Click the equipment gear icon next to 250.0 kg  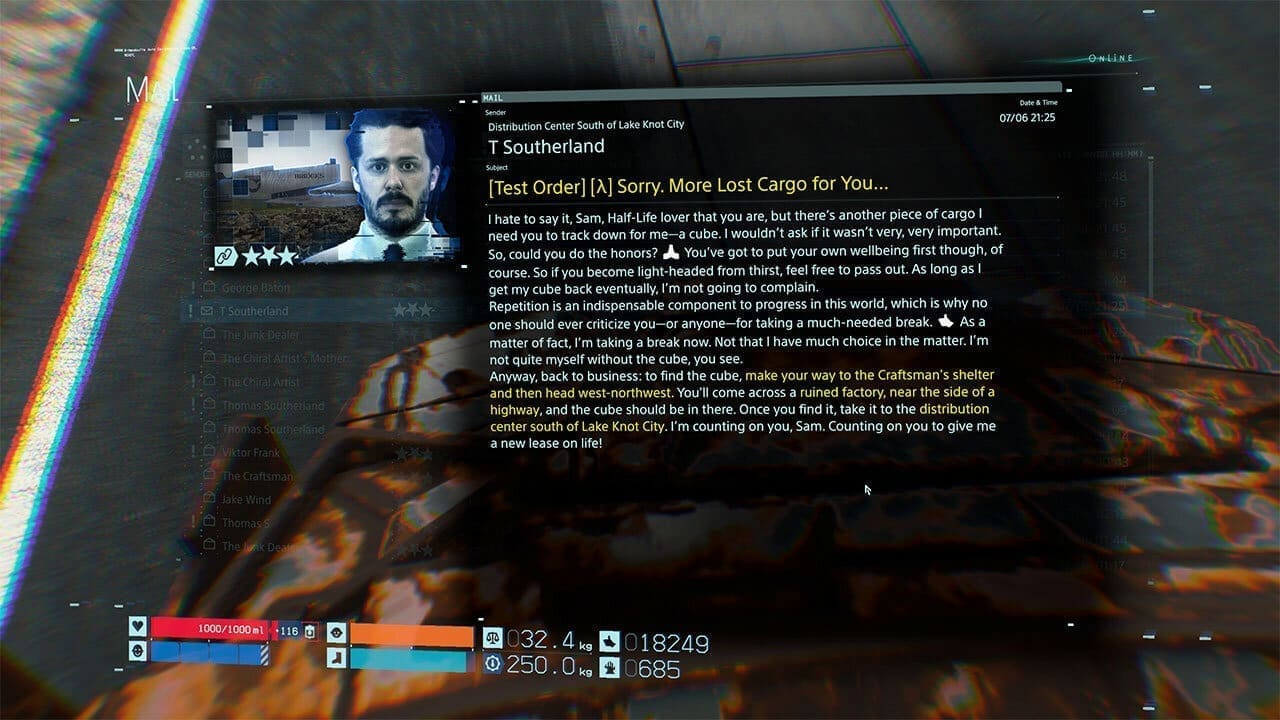click(490, 662)
